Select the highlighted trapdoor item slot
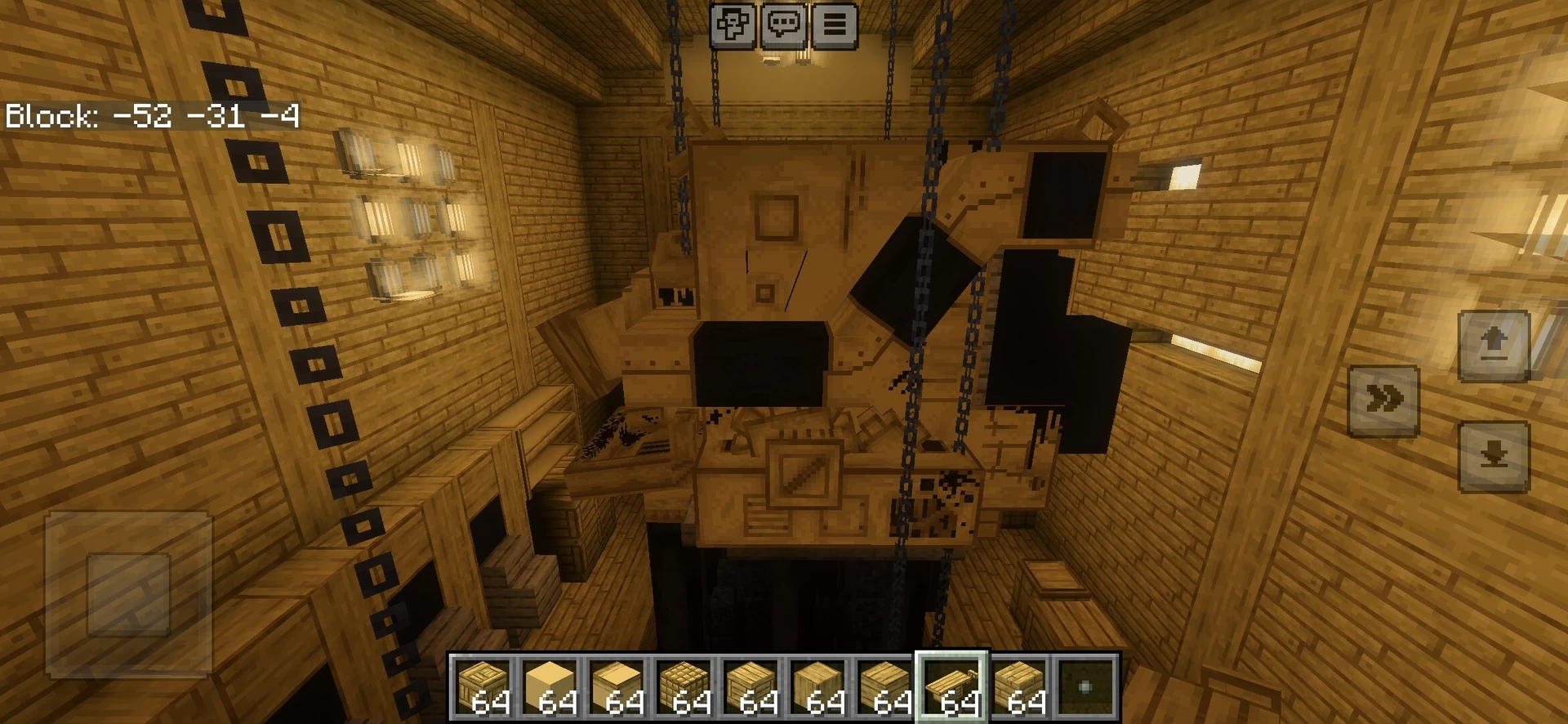 click(x=952, y=687)
